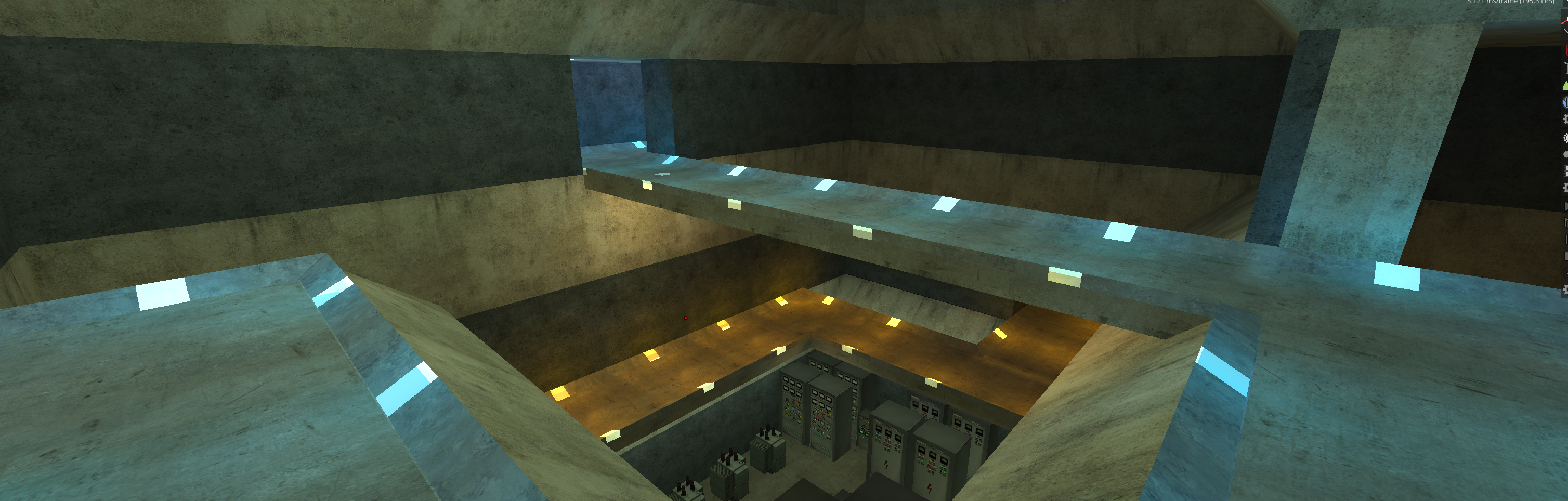1568x501 pixels.
Task: Select the multicolored sphere icon
Action: [x=1565, y=102]
